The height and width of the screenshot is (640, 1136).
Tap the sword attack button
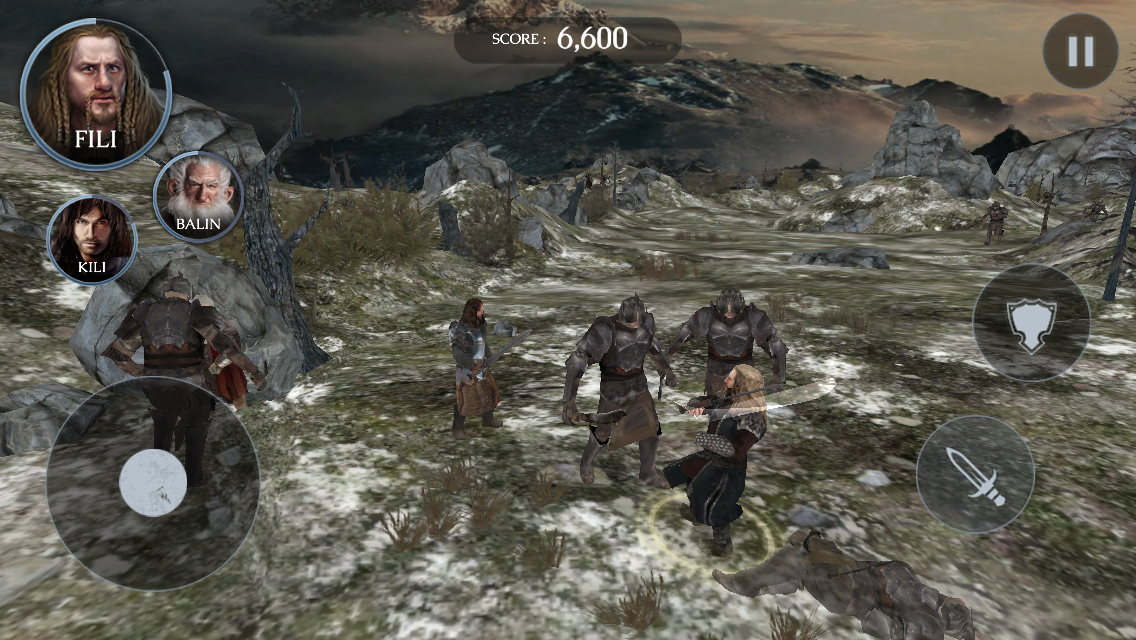pyautogui.click(x=974, y=474)
